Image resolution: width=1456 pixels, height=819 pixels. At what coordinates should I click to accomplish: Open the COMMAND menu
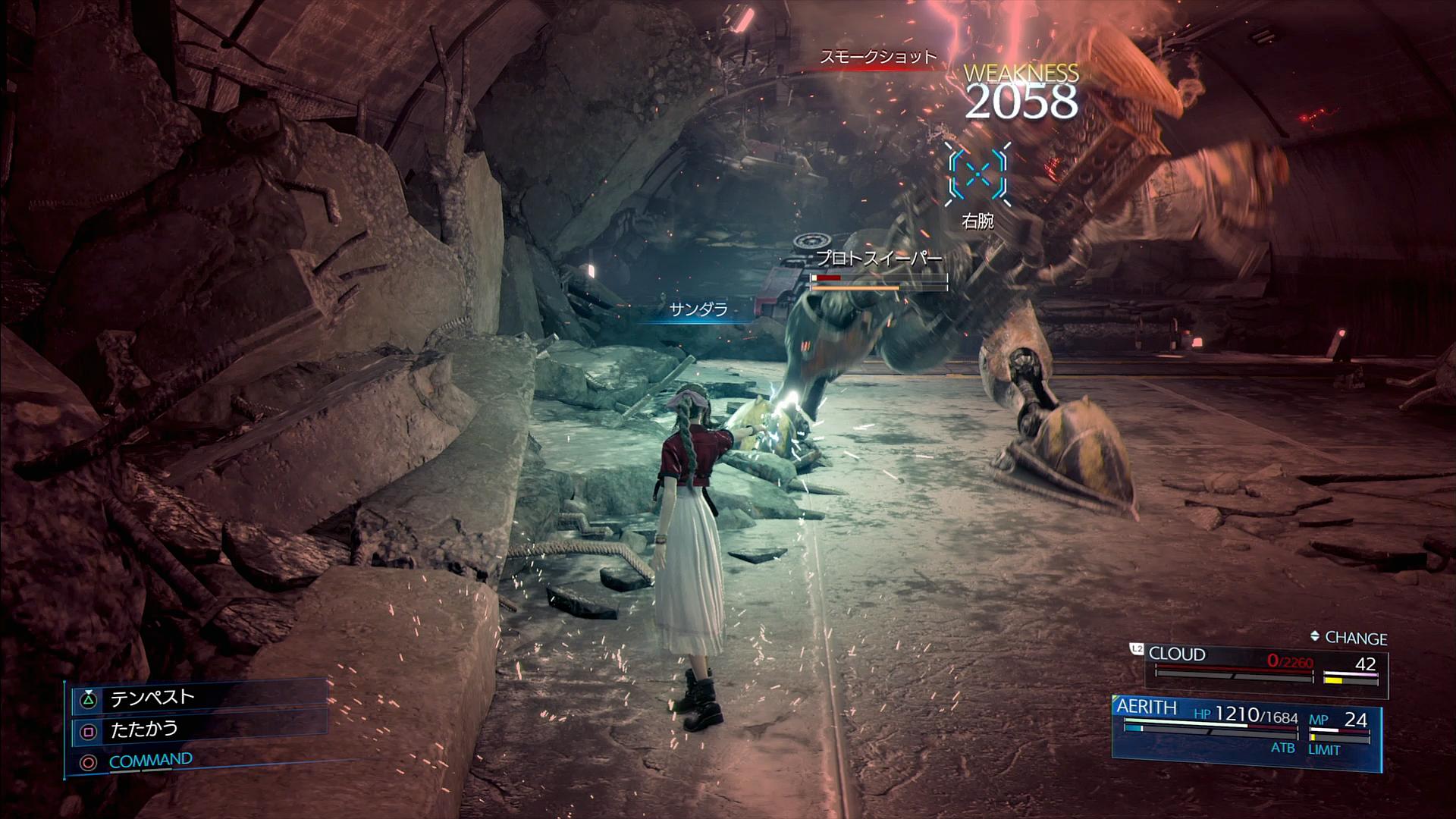click(x=150, y=761)
